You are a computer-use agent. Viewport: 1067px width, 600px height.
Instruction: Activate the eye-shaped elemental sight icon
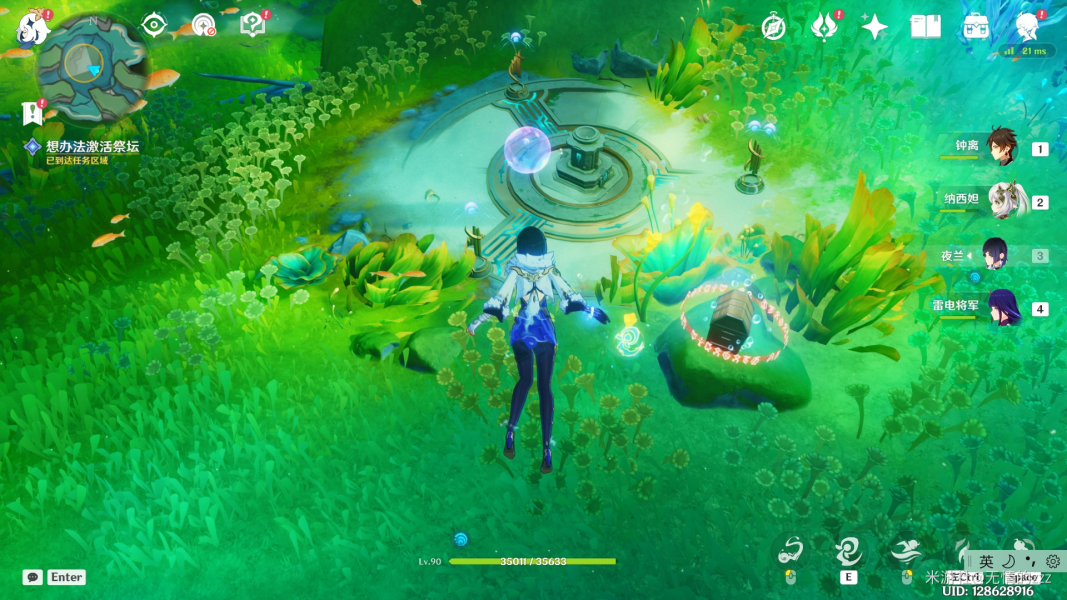click(x=153, y=25)
